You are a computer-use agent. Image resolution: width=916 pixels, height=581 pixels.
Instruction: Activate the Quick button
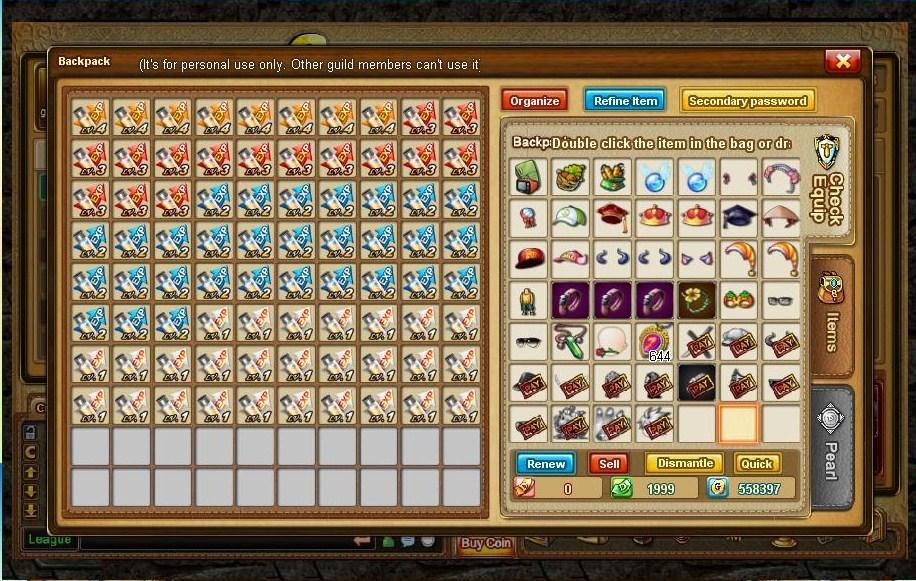pos(756,464)
